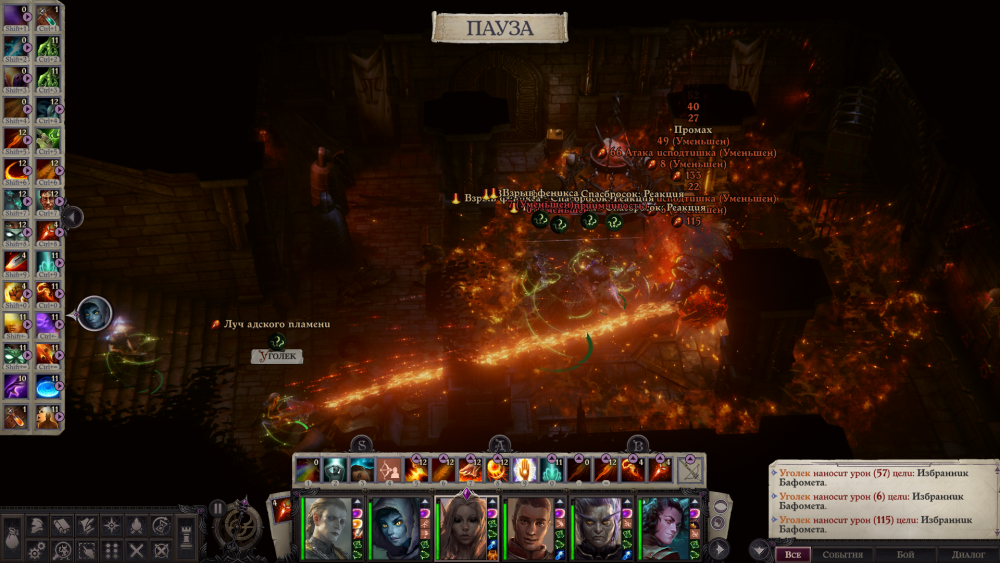Select the pale white-haired companion portrait

326,528
